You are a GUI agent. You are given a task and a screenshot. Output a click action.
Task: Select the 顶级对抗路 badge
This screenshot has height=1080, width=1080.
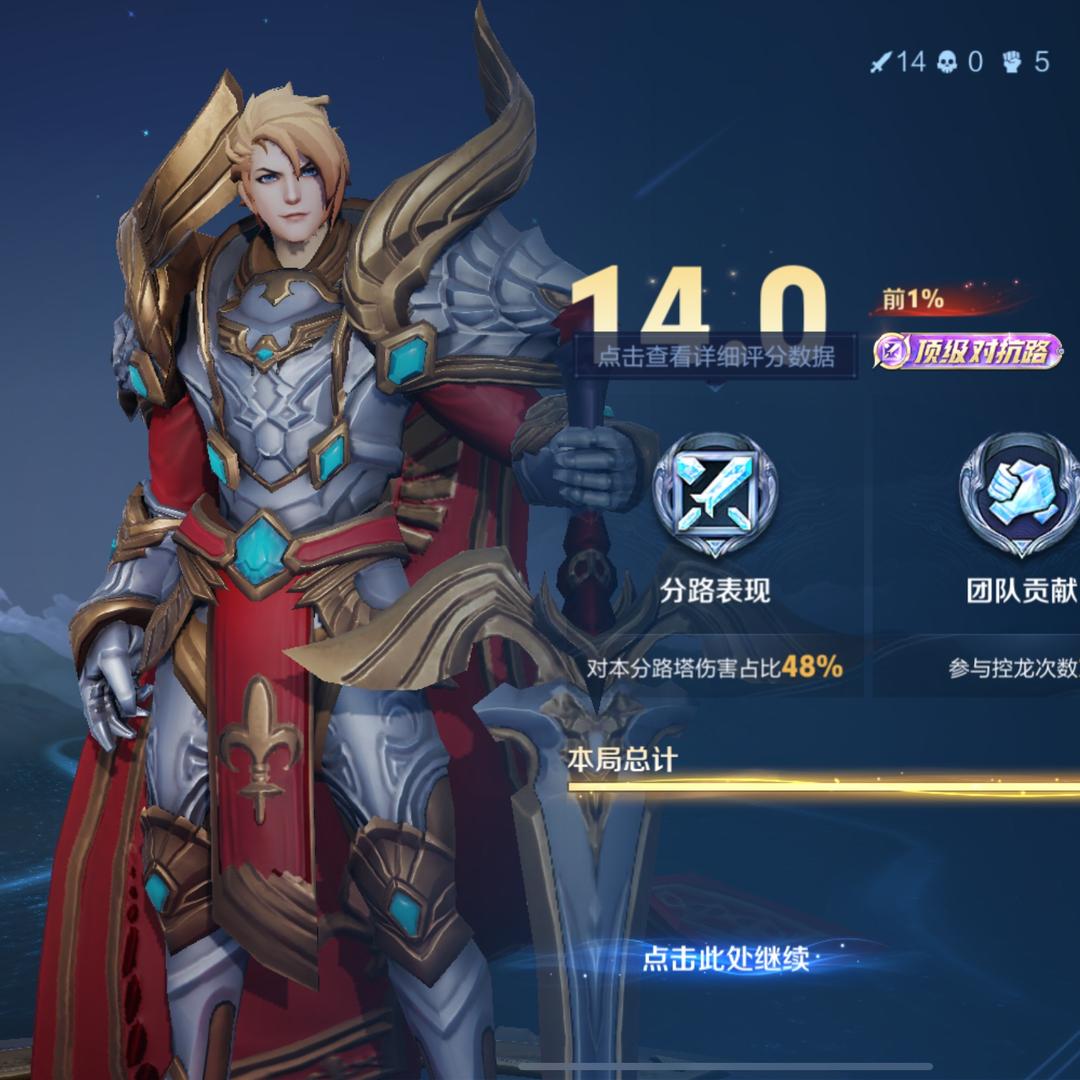[967, 351]
